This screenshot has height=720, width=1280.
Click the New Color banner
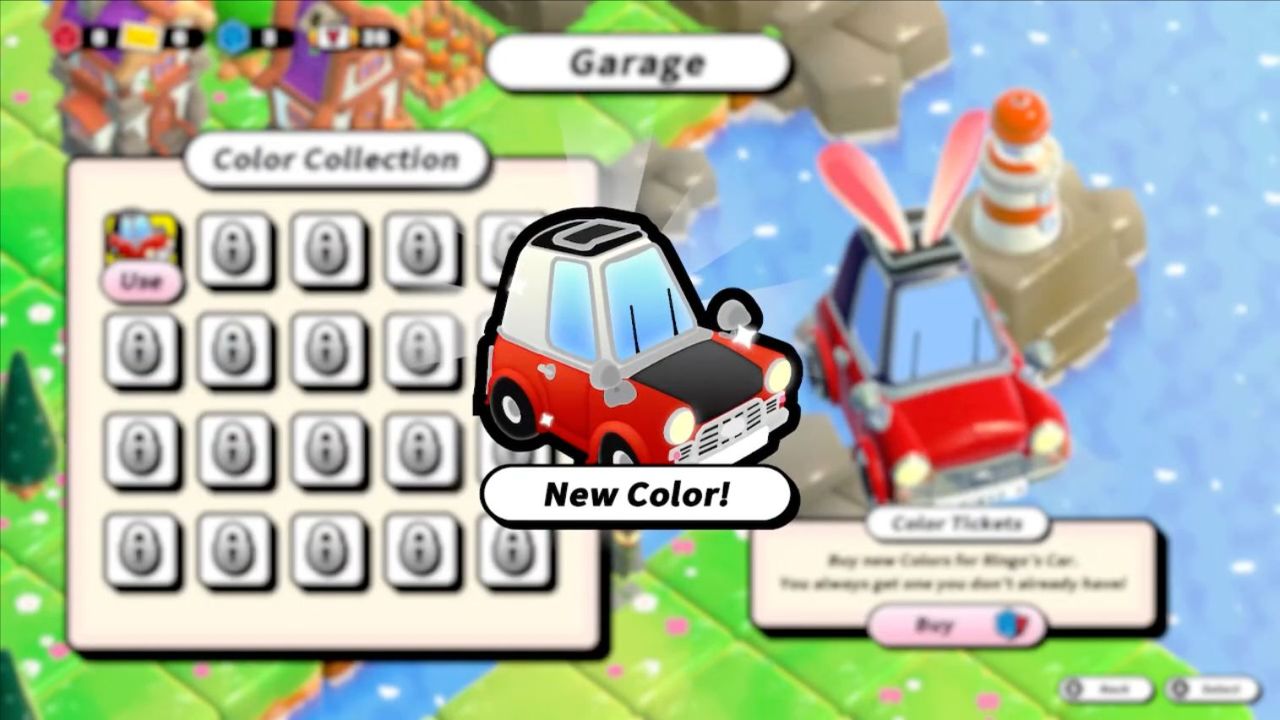[x=637, y=493]
